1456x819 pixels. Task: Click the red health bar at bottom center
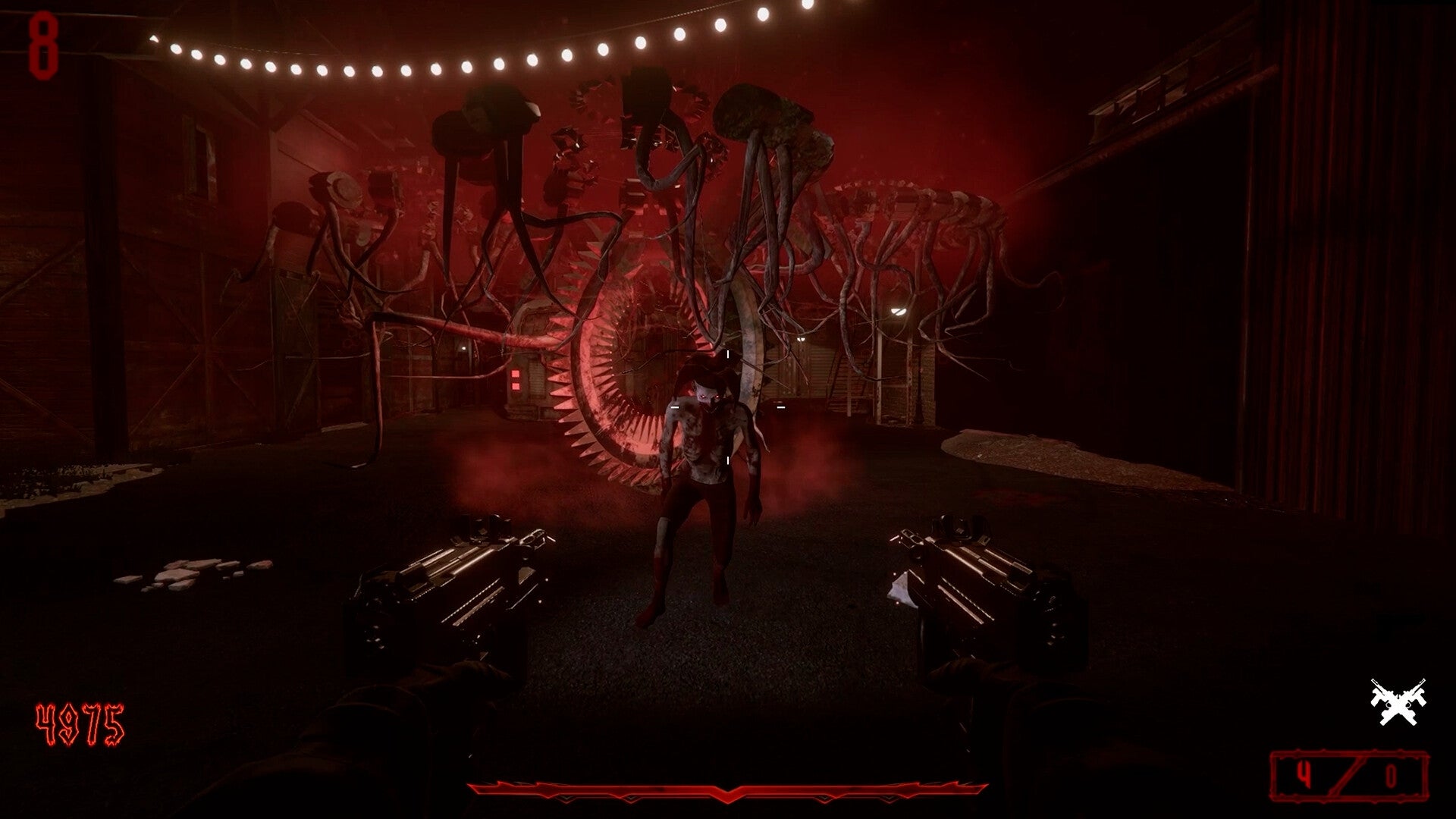(x=728, y=789)
